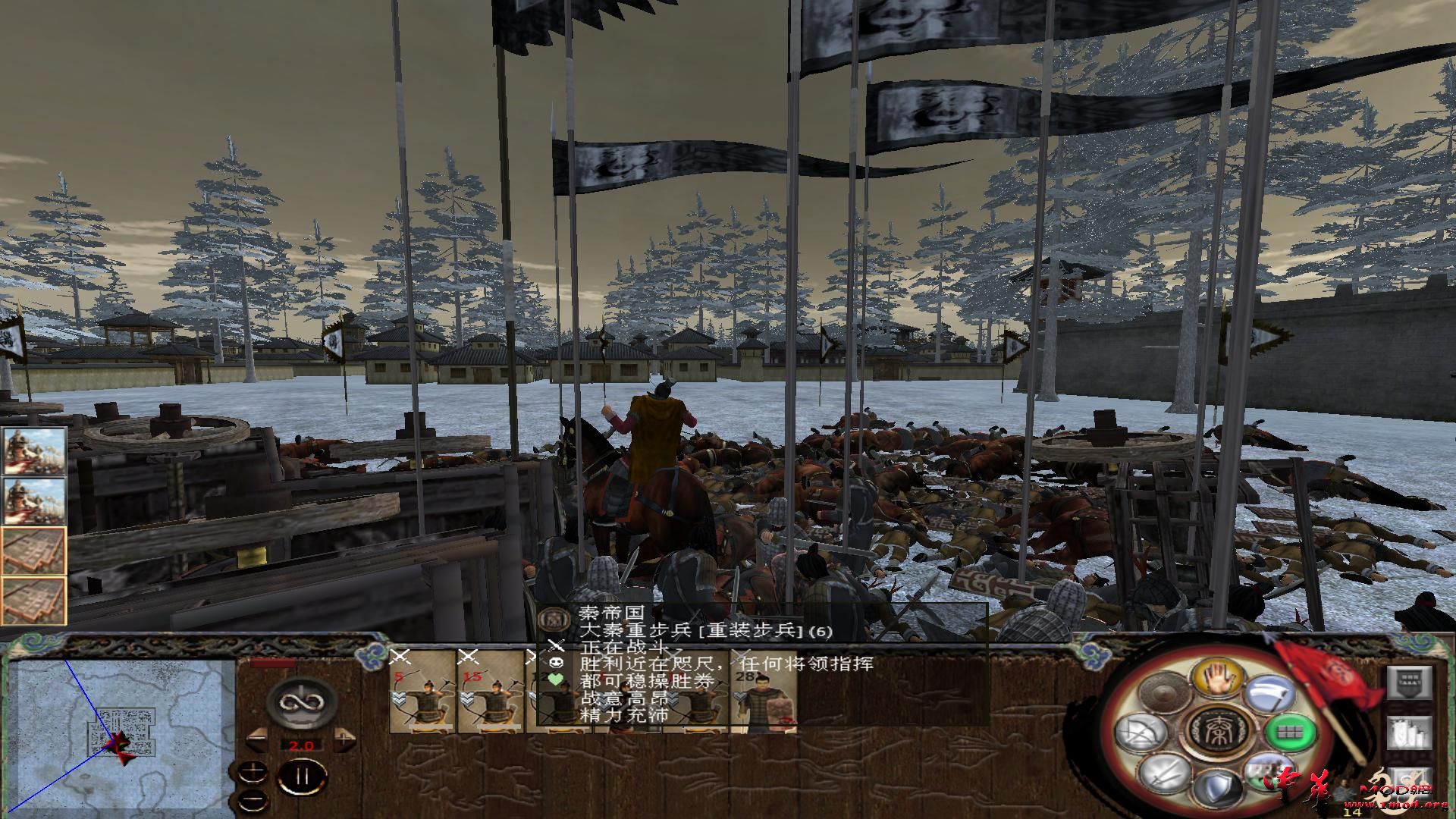
Task: Expand the panel via bottom right arrow button
Action: [x=1411, y=784]
